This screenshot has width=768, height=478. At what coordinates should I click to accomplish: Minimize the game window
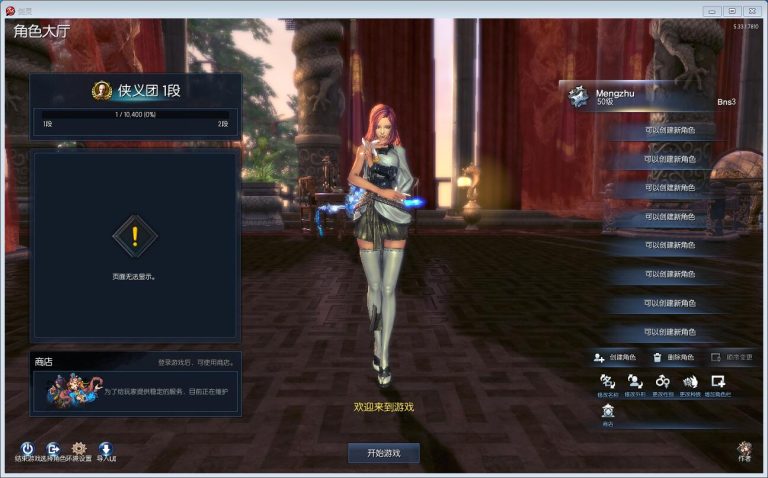point(713,10)
